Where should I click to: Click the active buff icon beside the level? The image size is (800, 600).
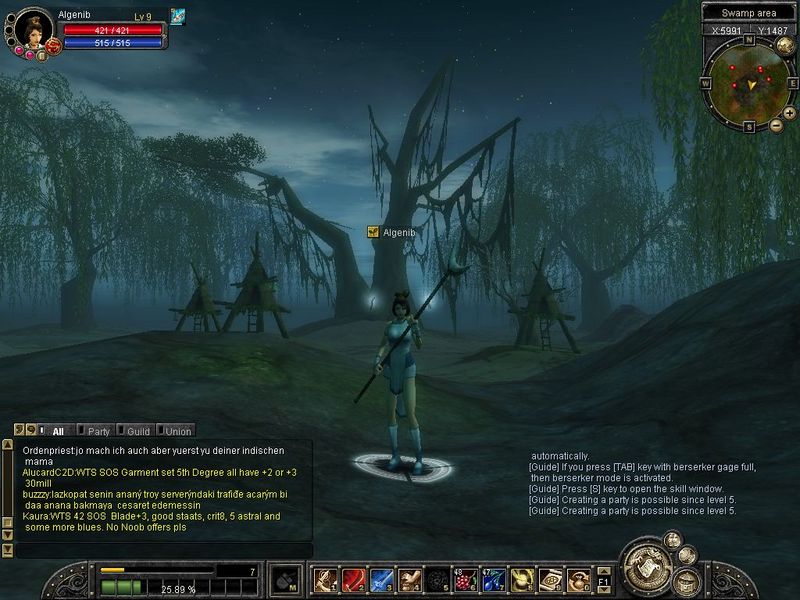pyautogui.click(x=178, y=16)
